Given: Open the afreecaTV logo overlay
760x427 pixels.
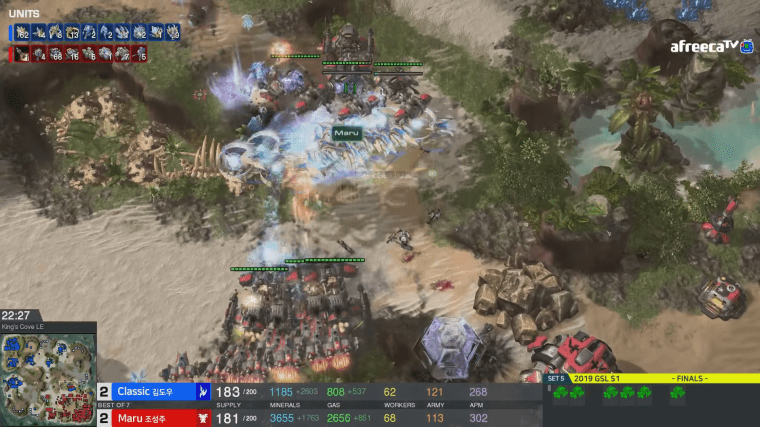Looking at the screenshot, I should (x=704, y=46).
